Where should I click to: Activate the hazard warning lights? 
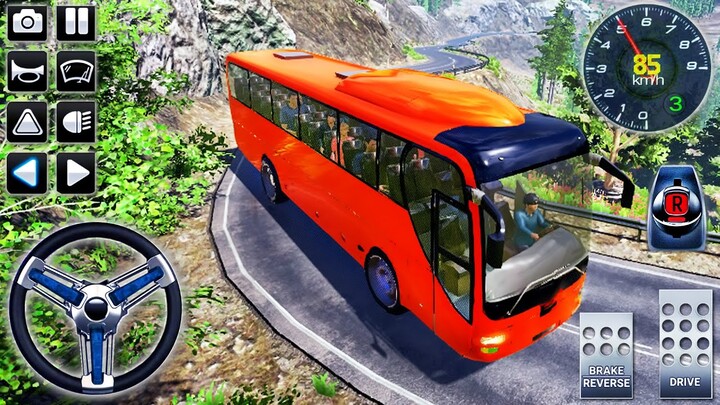[27, 122]
